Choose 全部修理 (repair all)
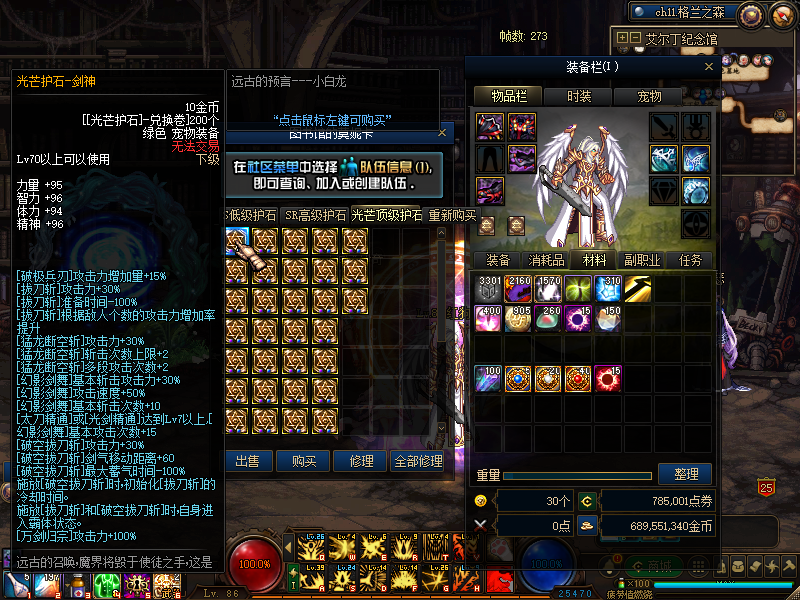 [x=416, y=461]
